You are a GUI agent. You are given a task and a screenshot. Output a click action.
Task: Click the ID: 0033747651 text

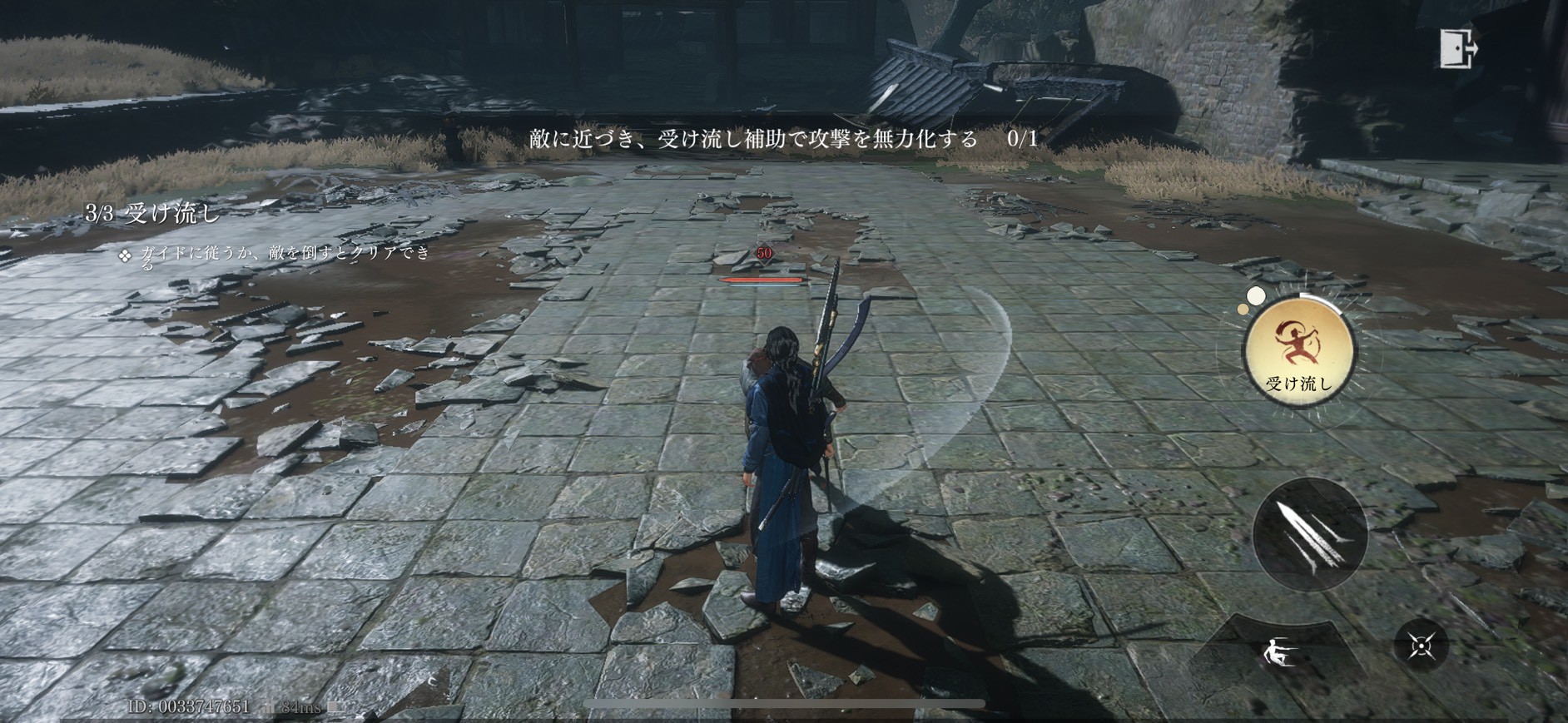coord(191,706)
